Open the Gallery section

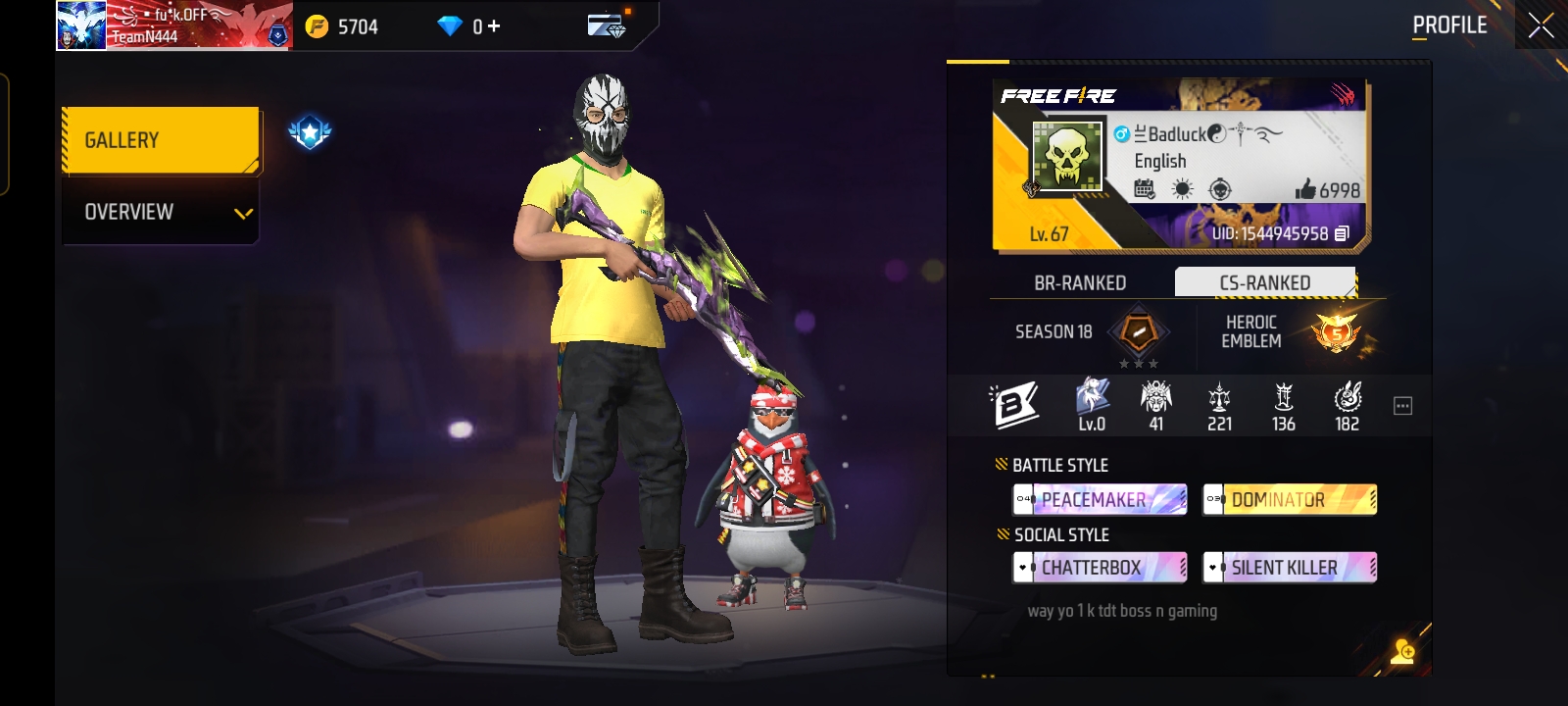161,140
